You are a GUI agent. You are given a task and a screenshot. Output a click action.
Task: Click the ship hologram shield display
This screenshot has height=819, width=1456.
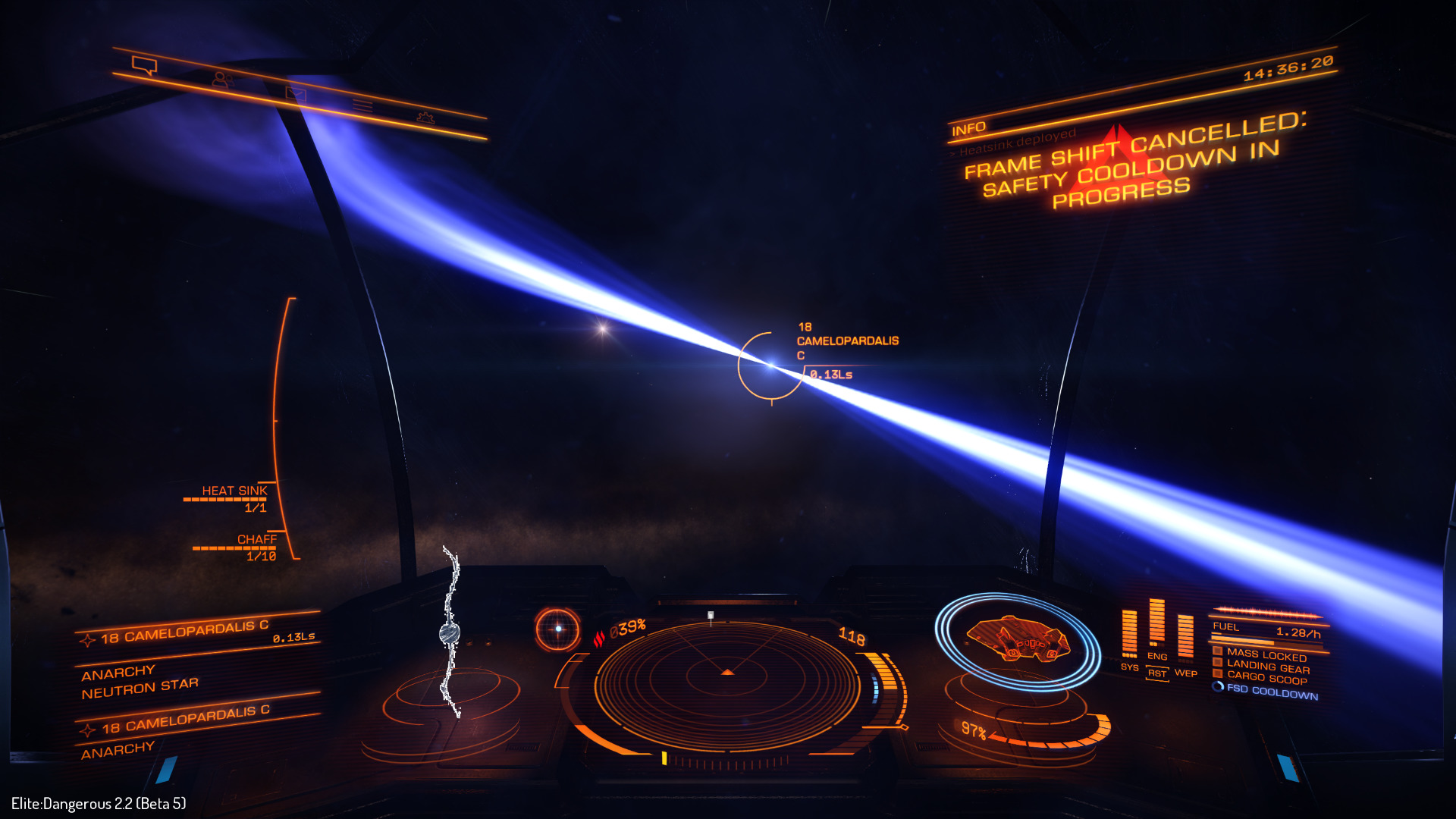(1017, 641)
